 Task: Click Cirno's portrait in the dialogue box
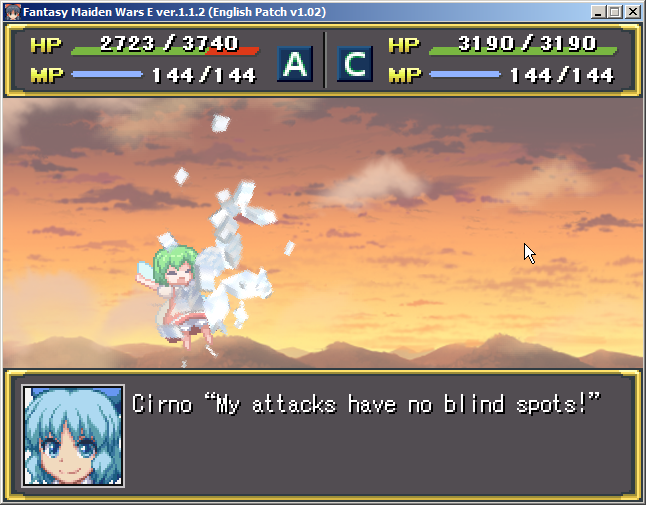coord(73,436)
